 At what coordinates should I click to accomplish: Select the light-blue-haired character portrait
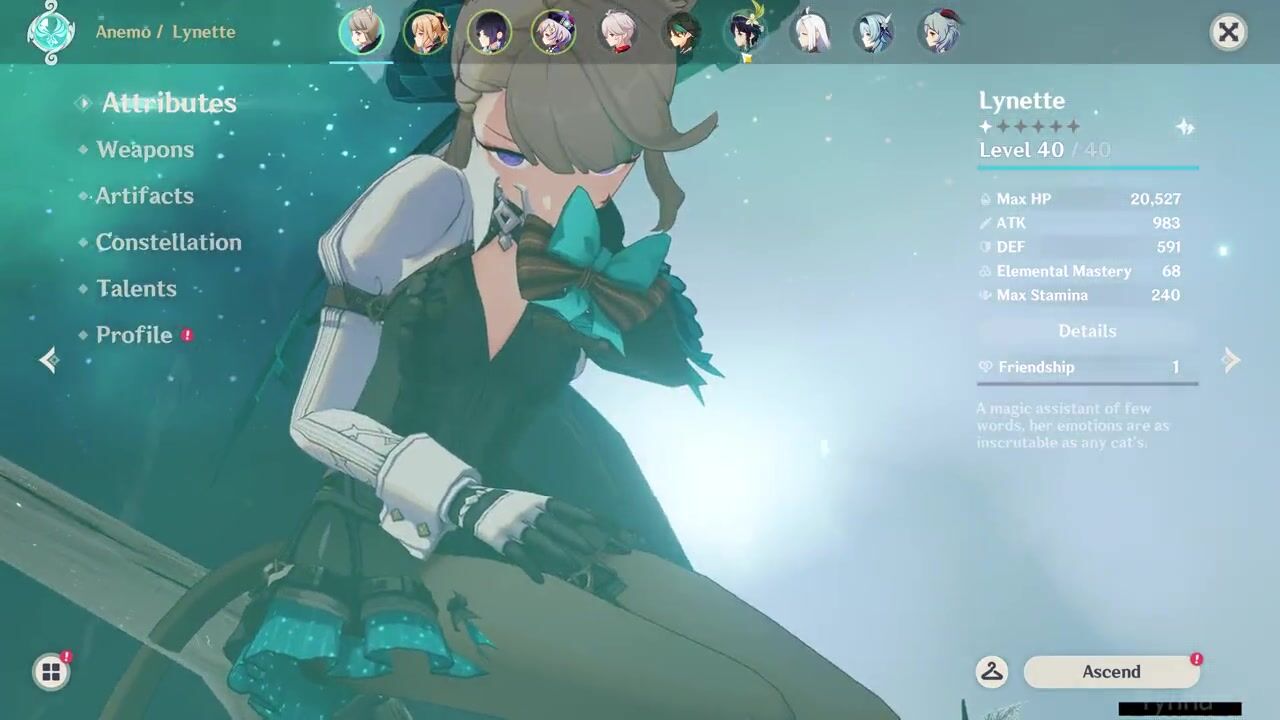[873, 32]
